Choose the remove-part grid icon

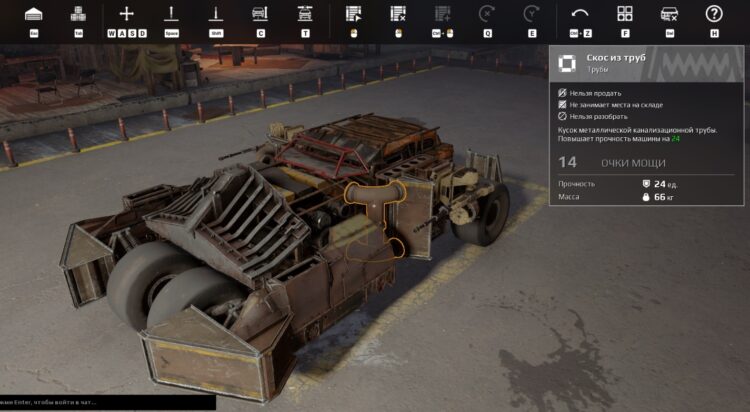[x=397, y=14]
